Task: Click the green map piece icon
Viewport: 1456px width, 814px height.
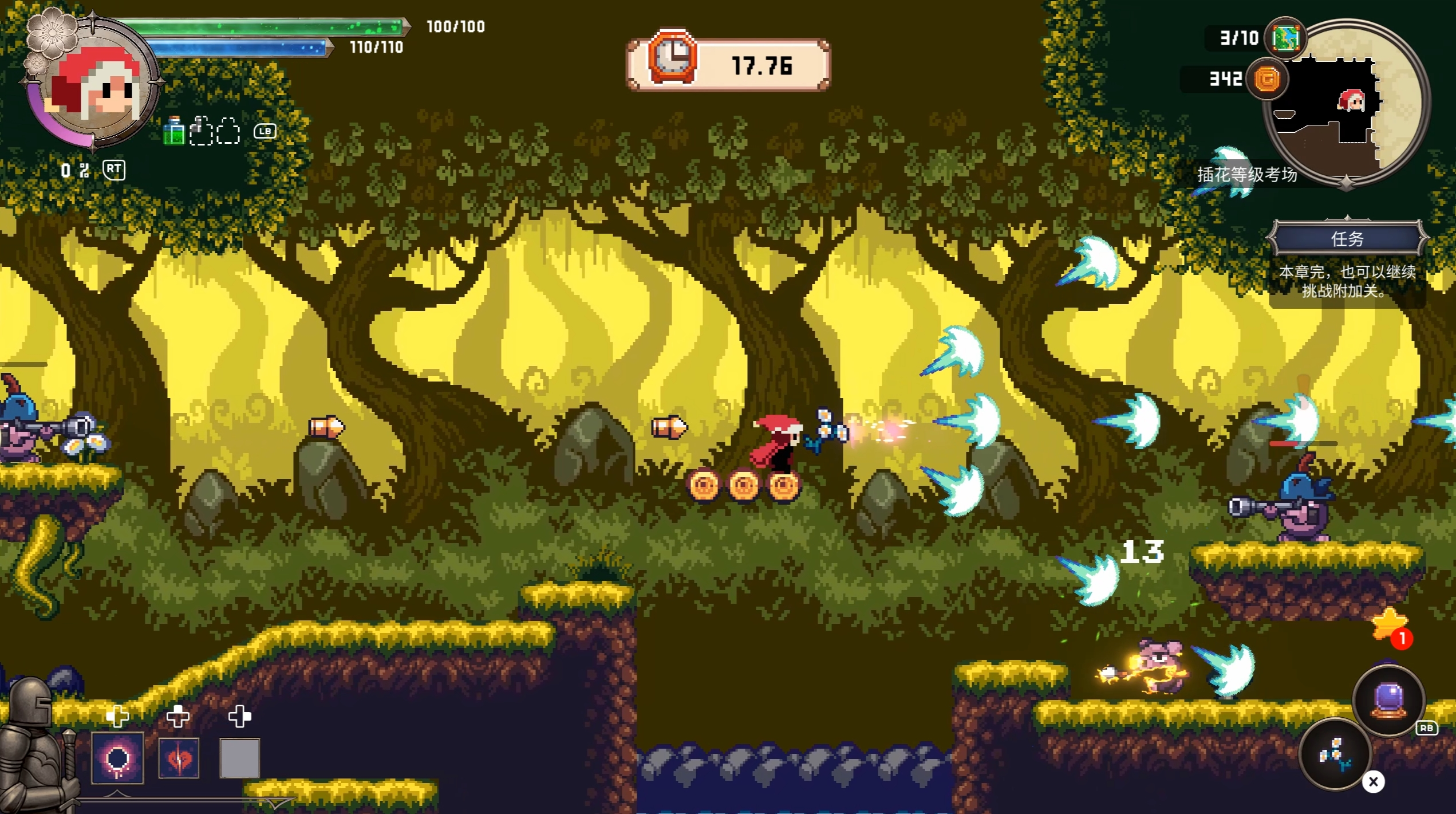Action: pyautogui.click(x=1285, y=38)
